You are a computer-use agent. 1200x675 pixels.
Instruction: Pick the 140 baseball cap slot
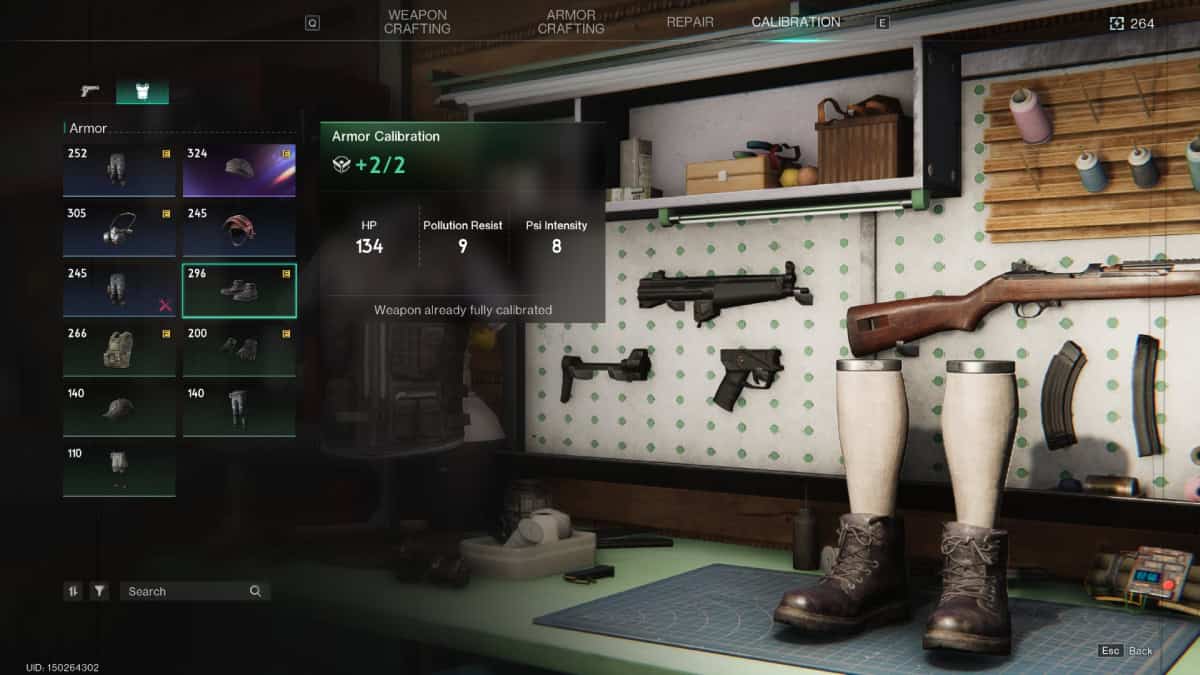[x=119, y=409]
